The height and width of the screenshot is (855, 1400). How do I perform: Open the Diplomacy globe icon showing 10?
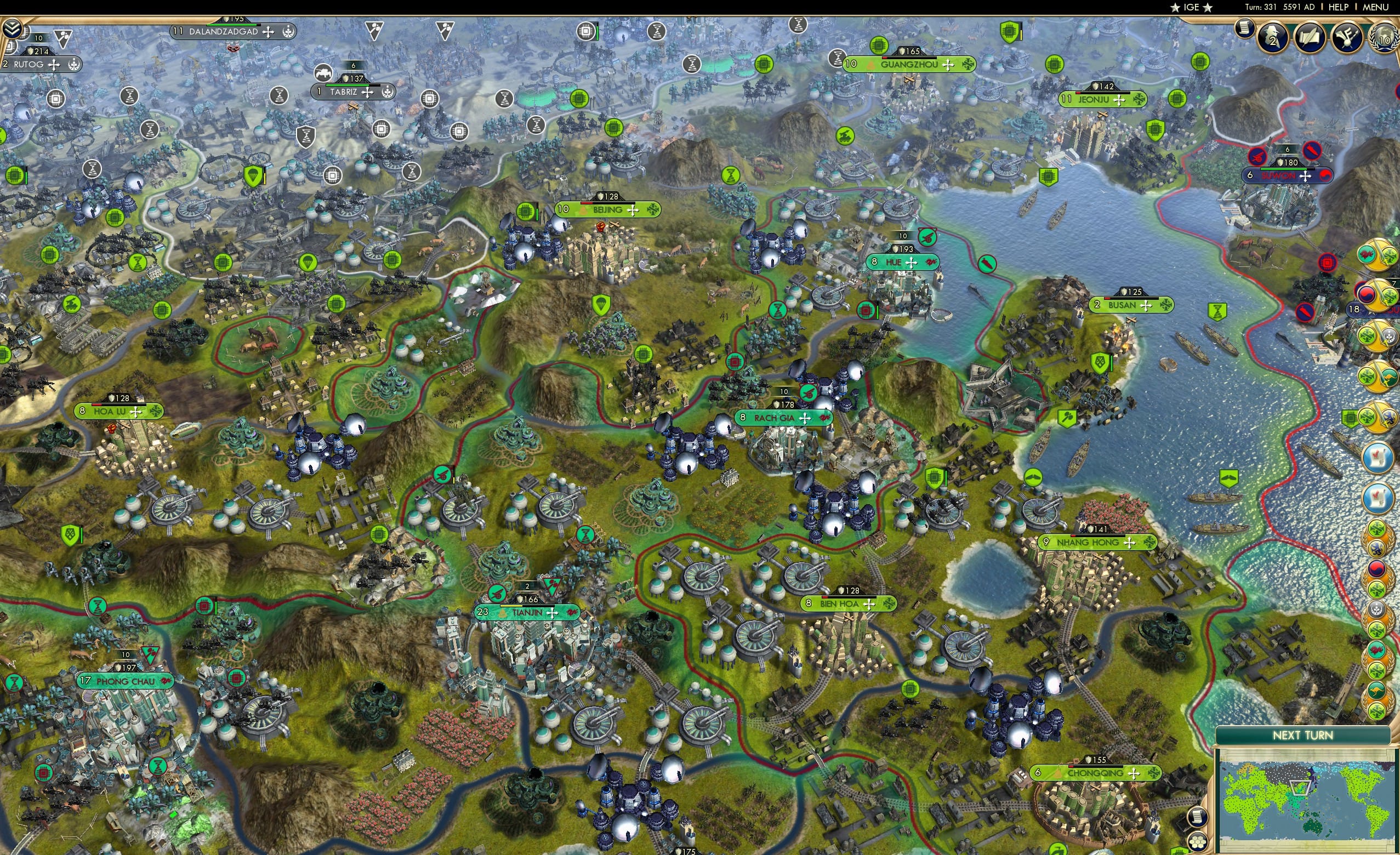[x=1386, y=39]
